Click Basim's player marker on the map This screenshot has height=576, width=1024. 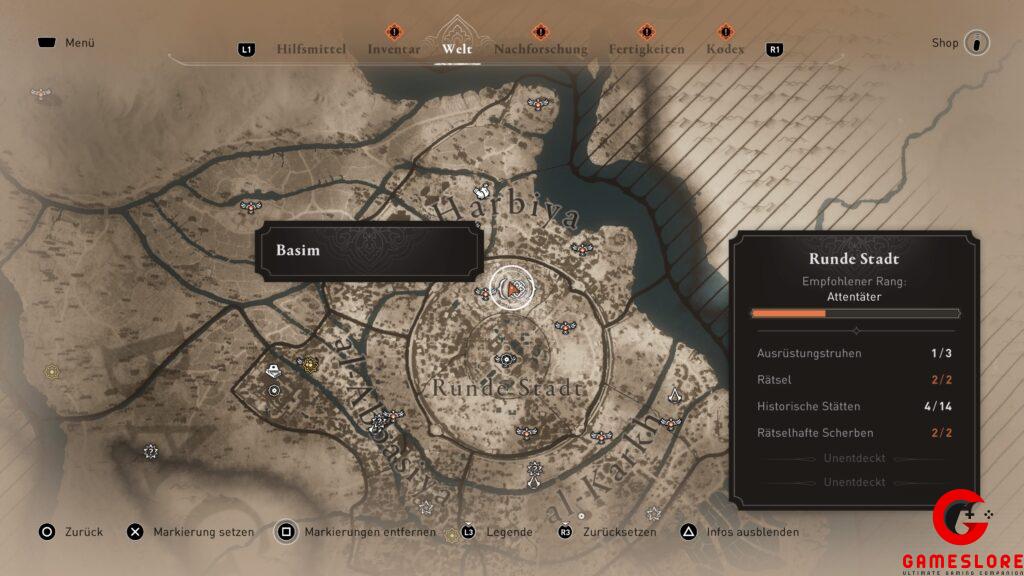tap(512, 289)
